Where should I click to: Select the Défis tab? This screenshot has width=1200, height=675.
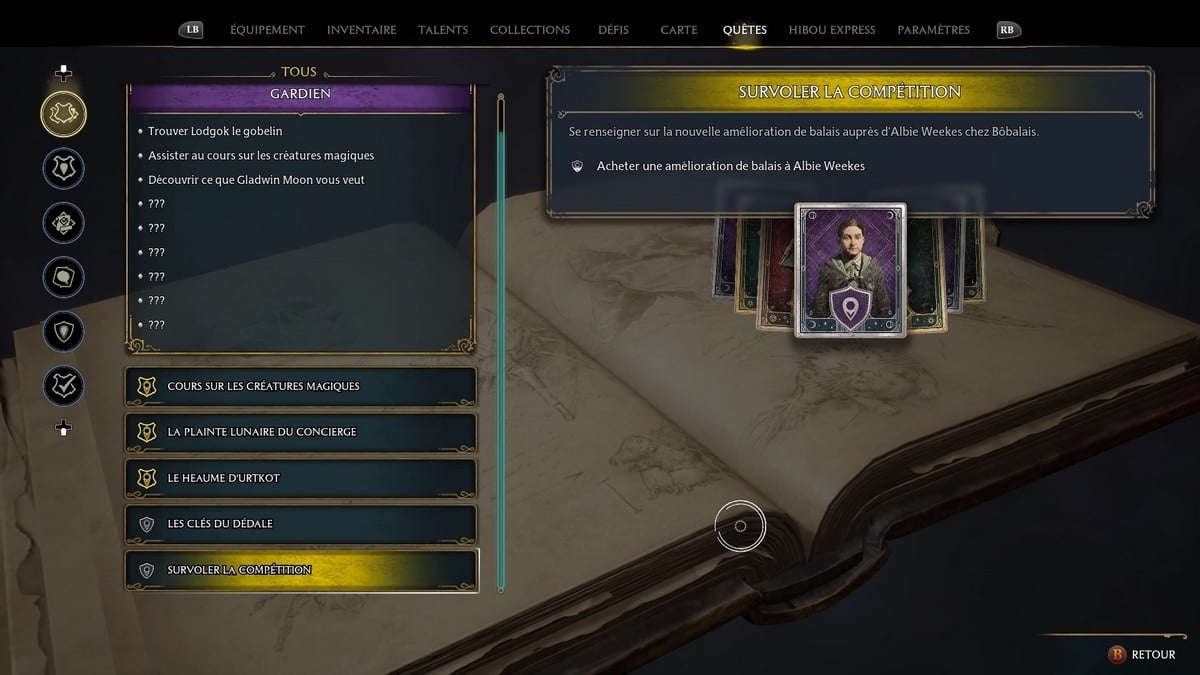coord(613,30)
